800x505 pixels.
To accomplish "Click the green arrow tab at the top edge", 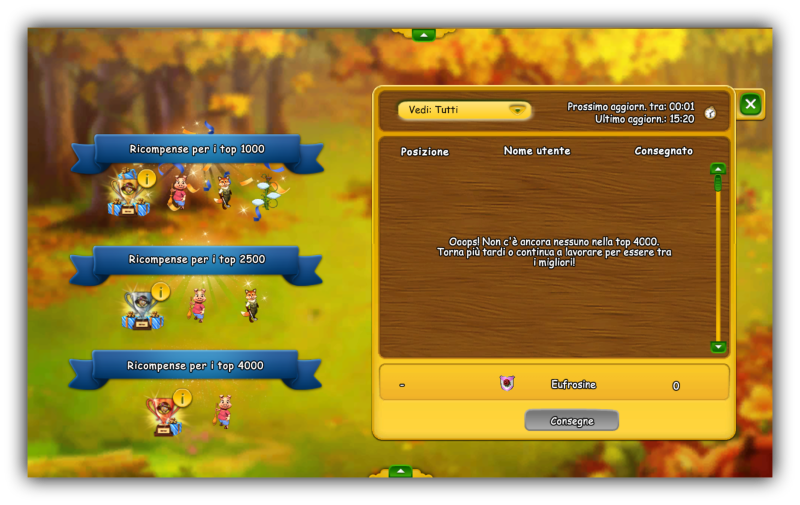I will [x=424, y=34].
